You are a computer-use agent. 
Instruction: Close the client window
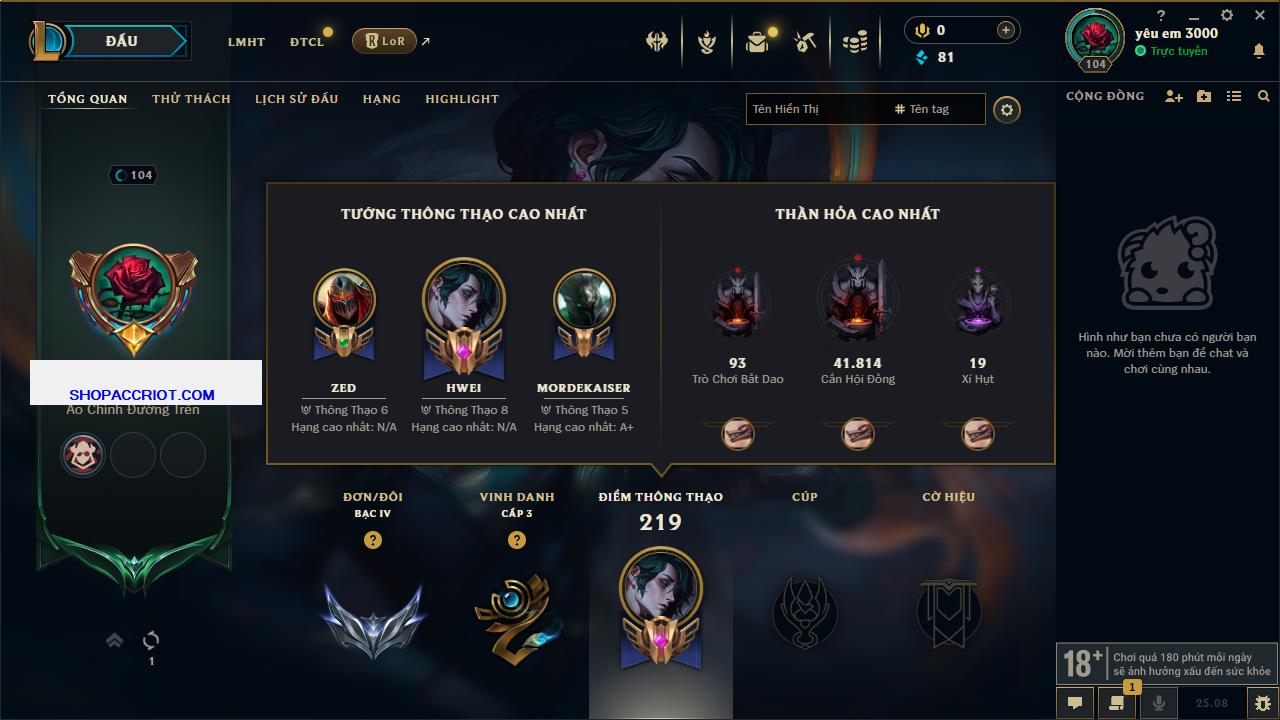click(1260, 16)
